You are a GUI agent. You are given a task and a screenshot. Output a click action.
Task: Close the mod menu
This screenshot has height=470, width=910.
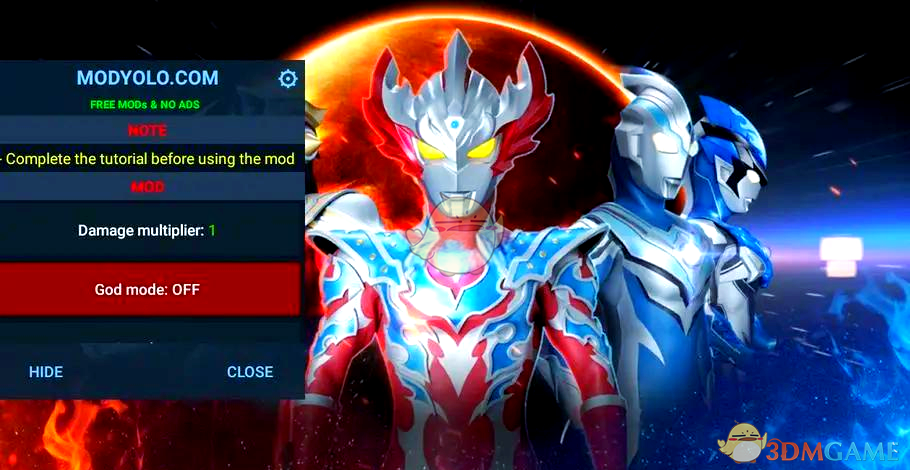249,372
